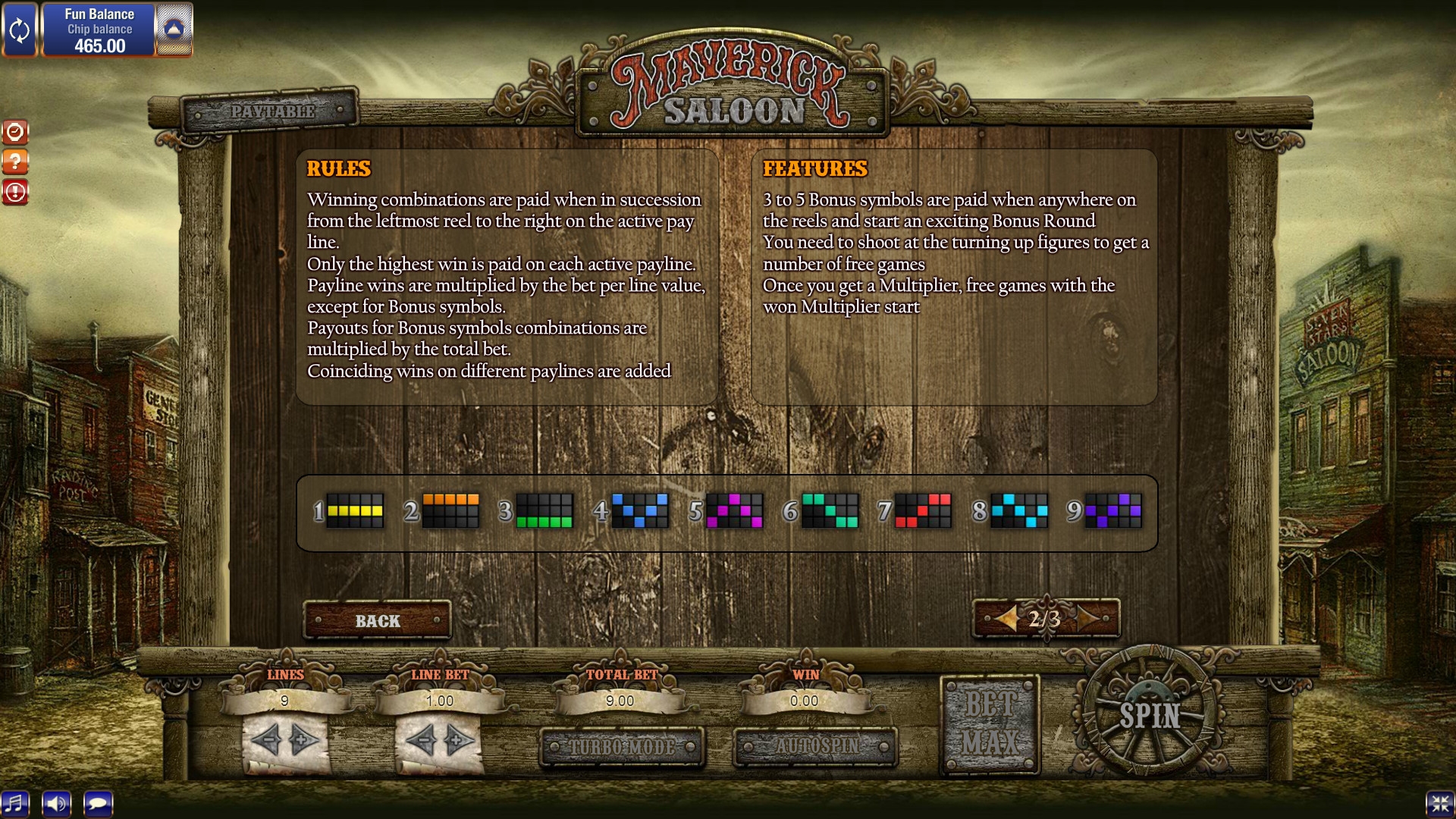Viewport: 1456px width, 819px height.
Task: Toggle the sound speaker button
Action: coord(56,803)
